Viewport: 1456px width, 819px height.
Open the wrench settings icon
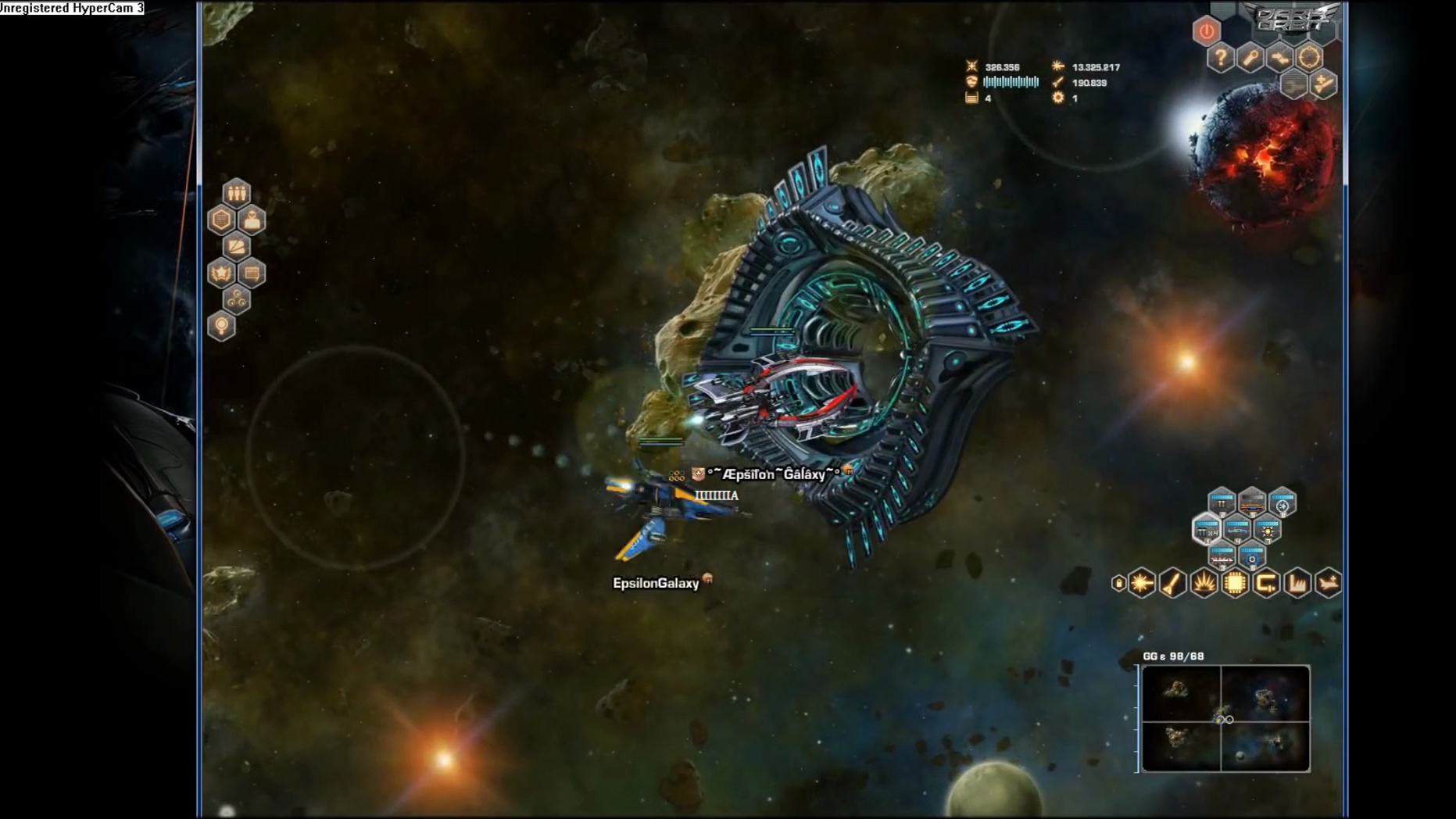tap(1250, 58)
